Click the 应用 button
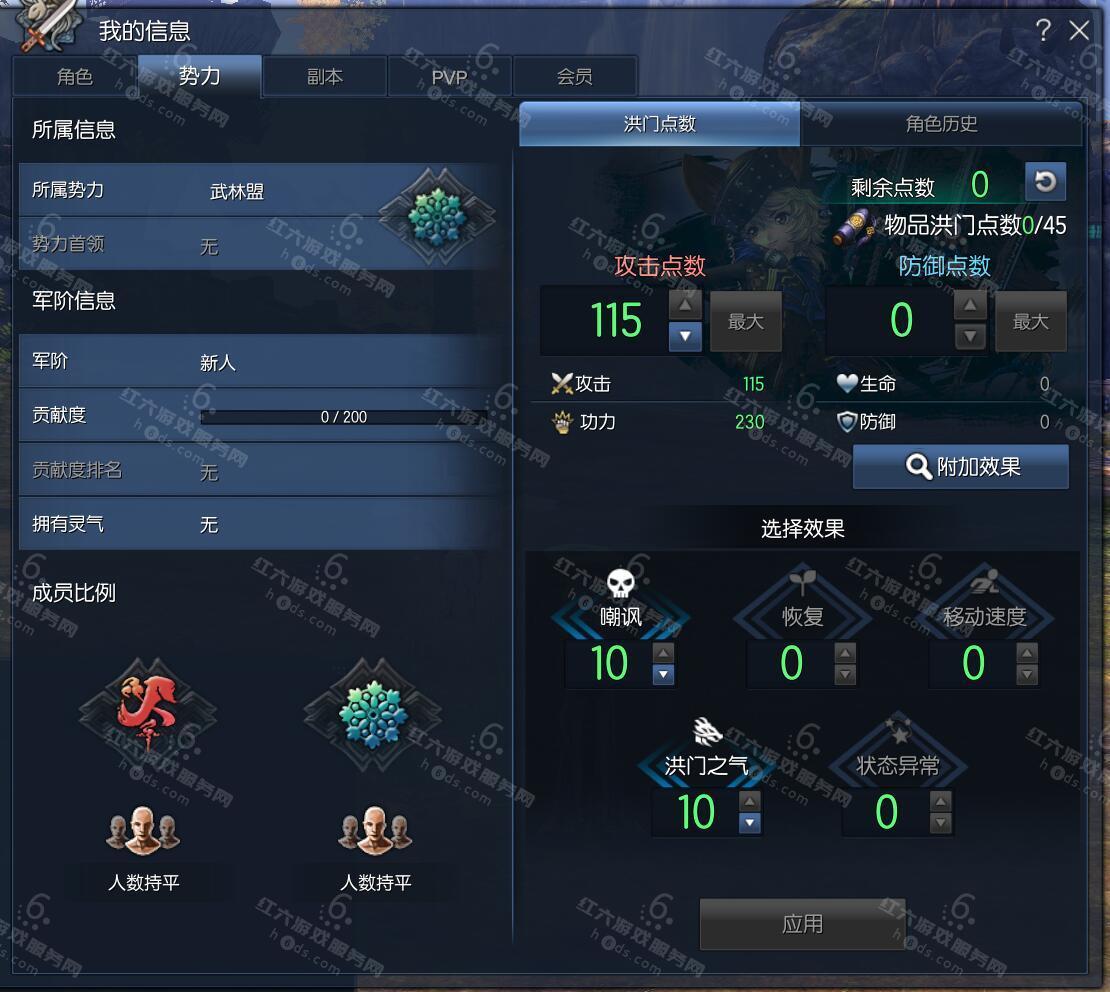 click(x=802, y=924)
